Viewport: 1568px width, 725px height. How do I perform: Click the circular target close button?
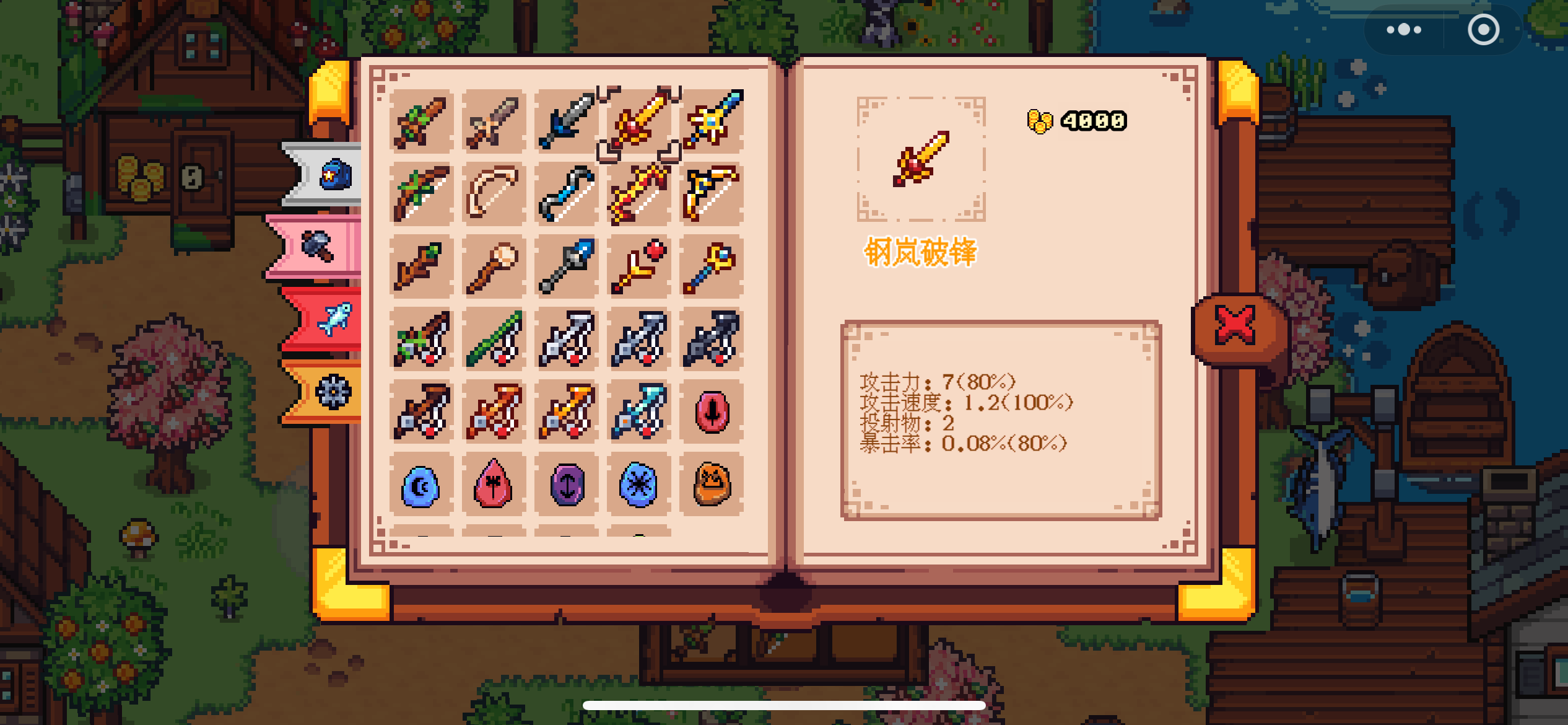click(1483, 30)
